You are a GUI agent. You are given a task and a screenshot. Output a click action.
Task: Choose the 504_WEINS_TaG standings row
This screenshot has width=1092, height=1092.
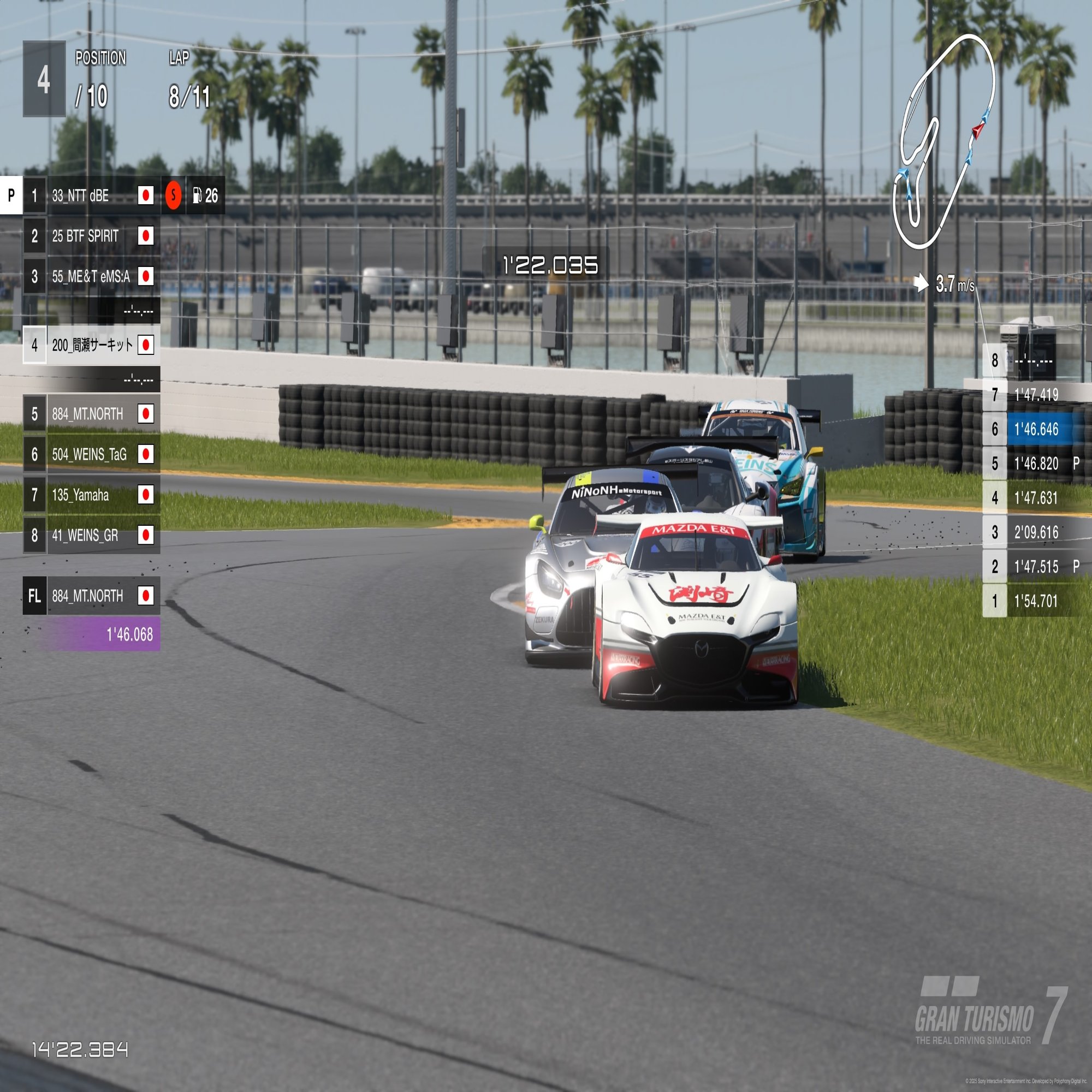(x=91, y=454)
